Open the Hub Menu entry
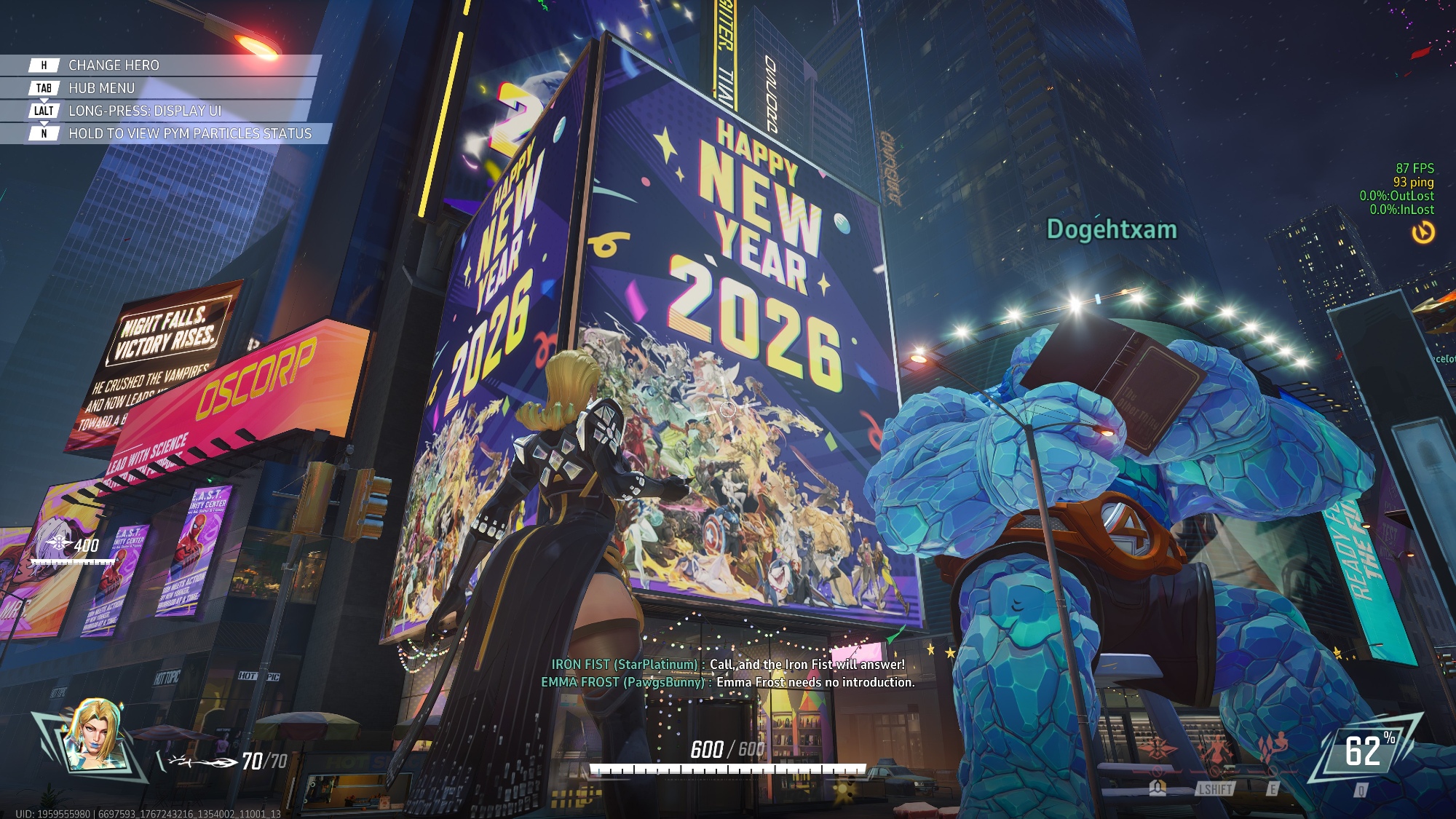The height and width of the screenshot is (819, 1456). [x=101, y=88]
